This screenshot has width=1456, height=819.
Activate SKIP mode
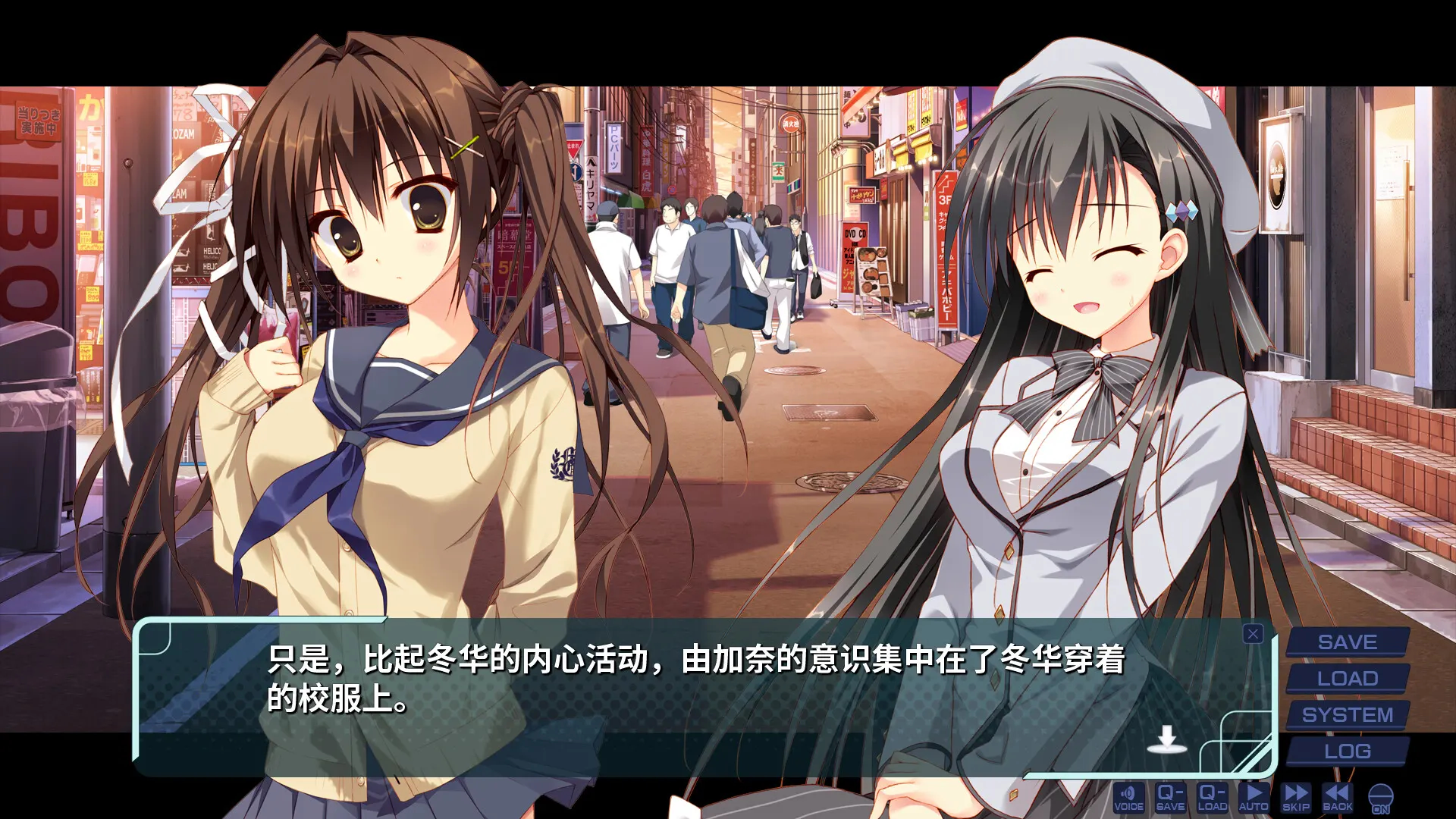coord(1296,798)
